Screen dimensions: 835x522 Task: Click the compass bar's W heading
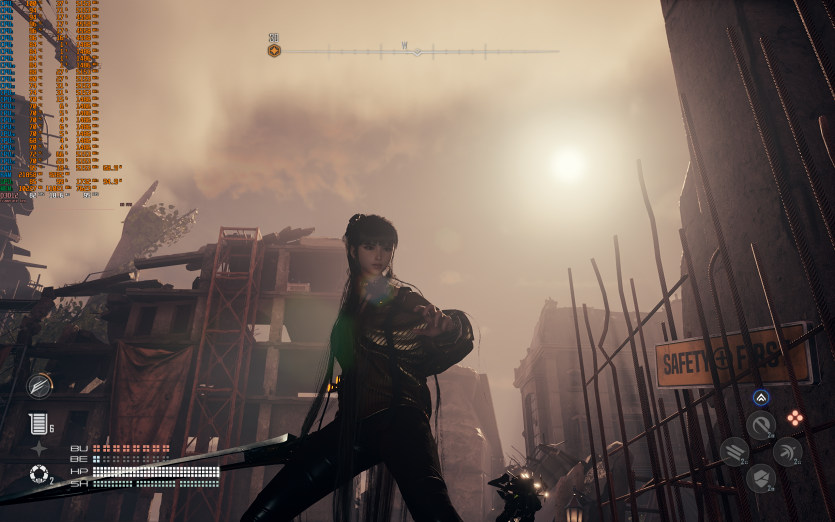pos(405,46)
